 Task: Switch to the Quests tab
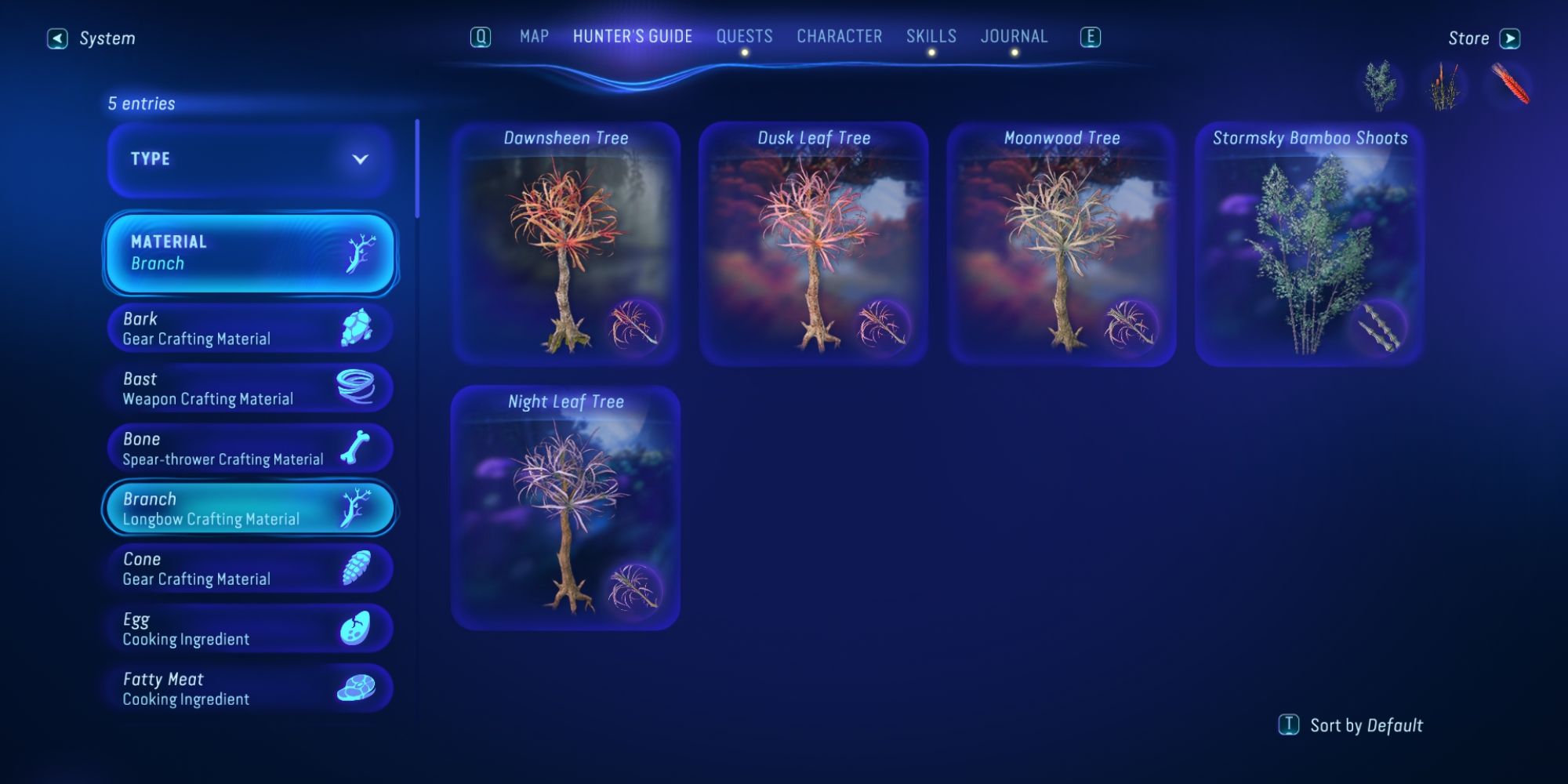pos(746,36)
